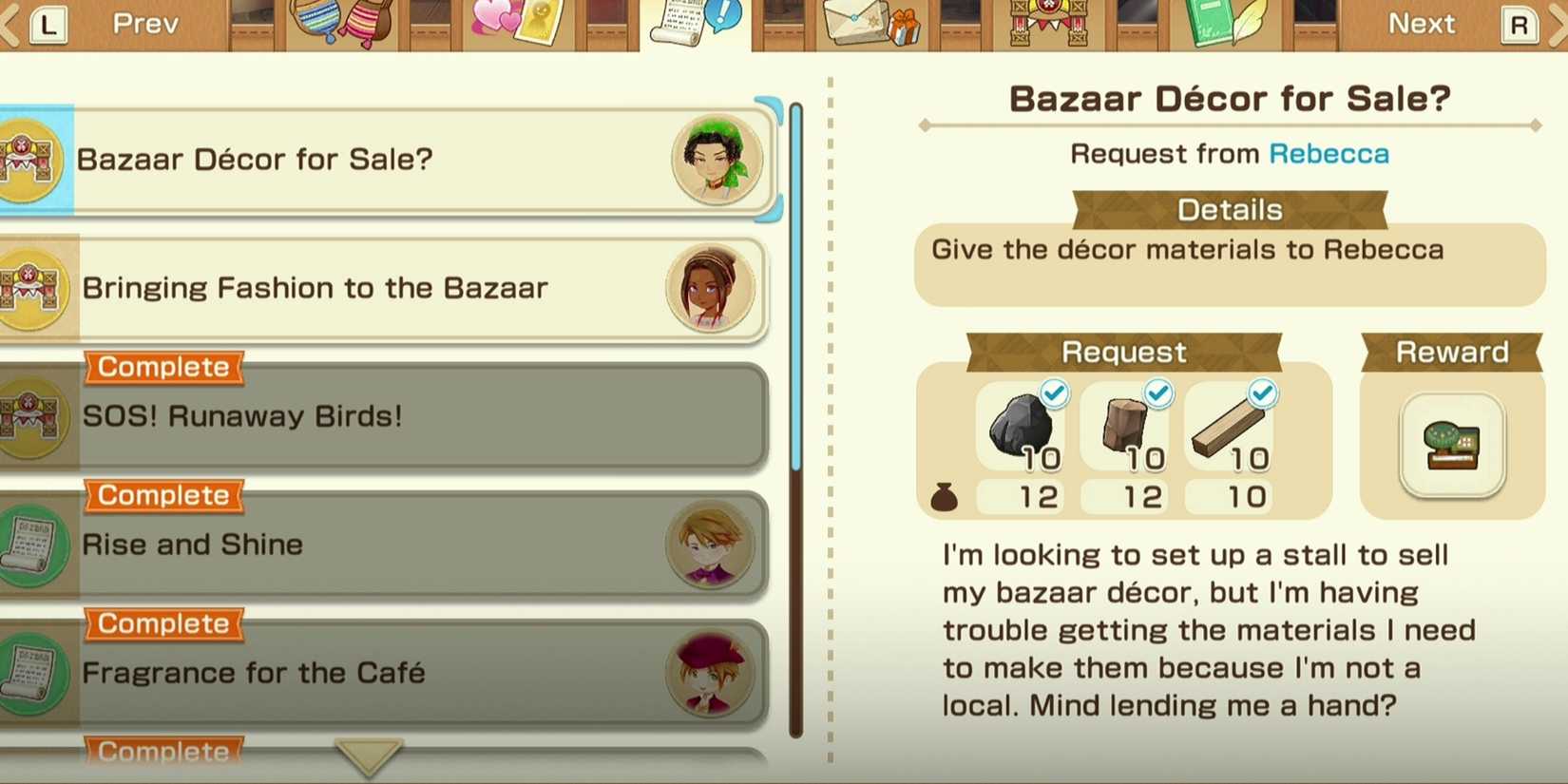The width and height of the screenshot is (1568, 784).
Task: Select the lumber plank request item
Action: coord(1231,427)
